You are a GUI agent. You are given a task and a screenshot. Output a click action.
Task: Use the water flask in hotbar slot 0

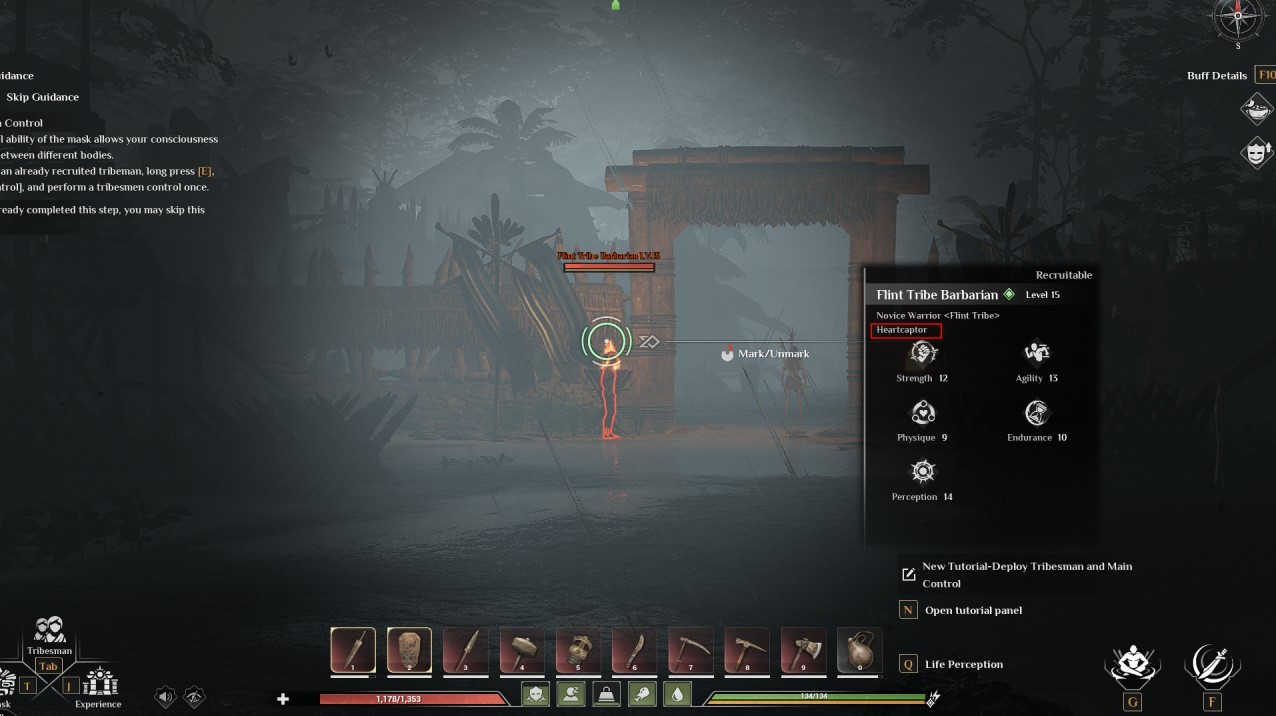pyautogui.click(x=859, y=650)
